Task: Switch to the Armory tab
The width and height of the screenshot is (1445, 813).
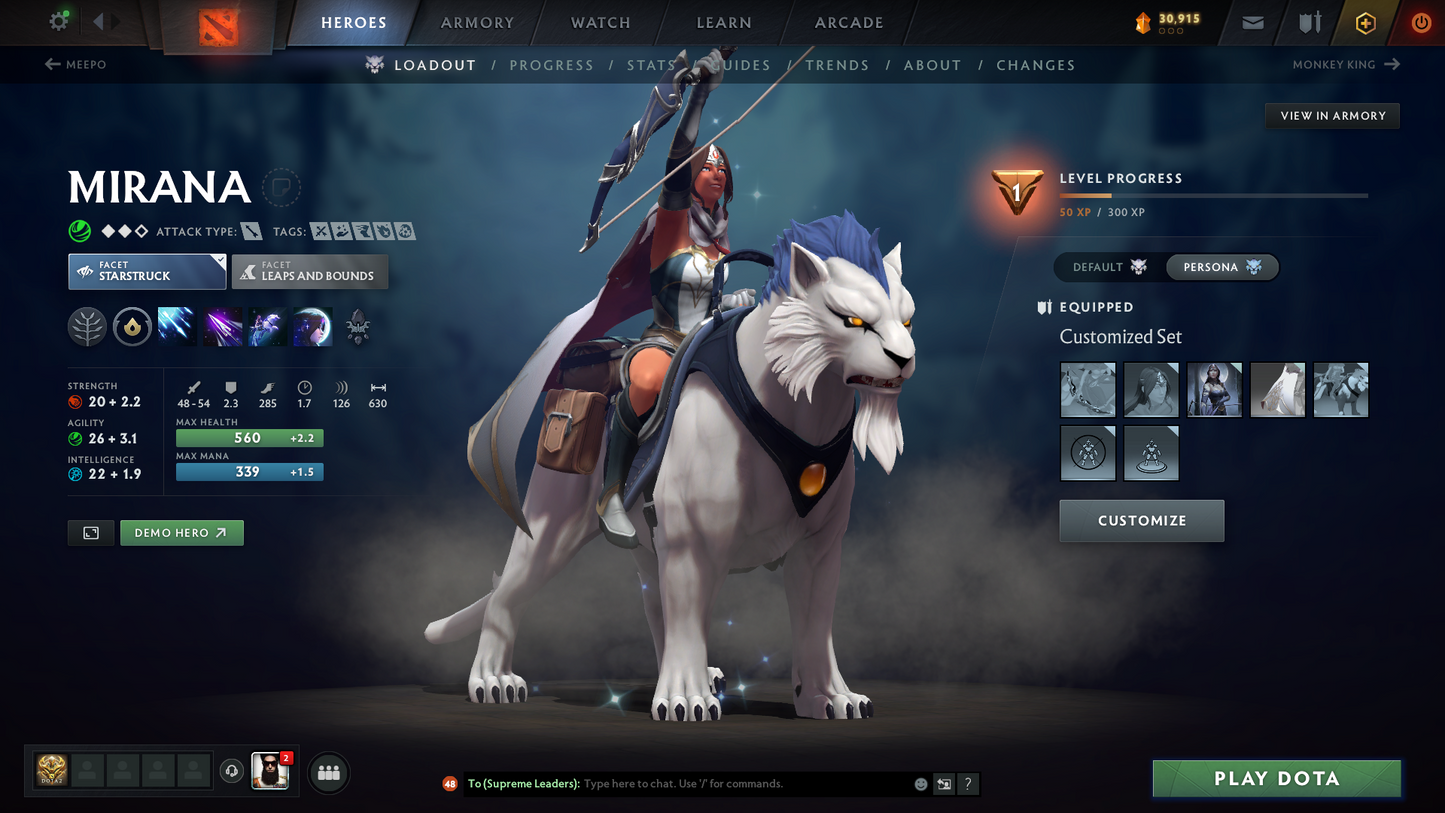Action: point(477,23)
